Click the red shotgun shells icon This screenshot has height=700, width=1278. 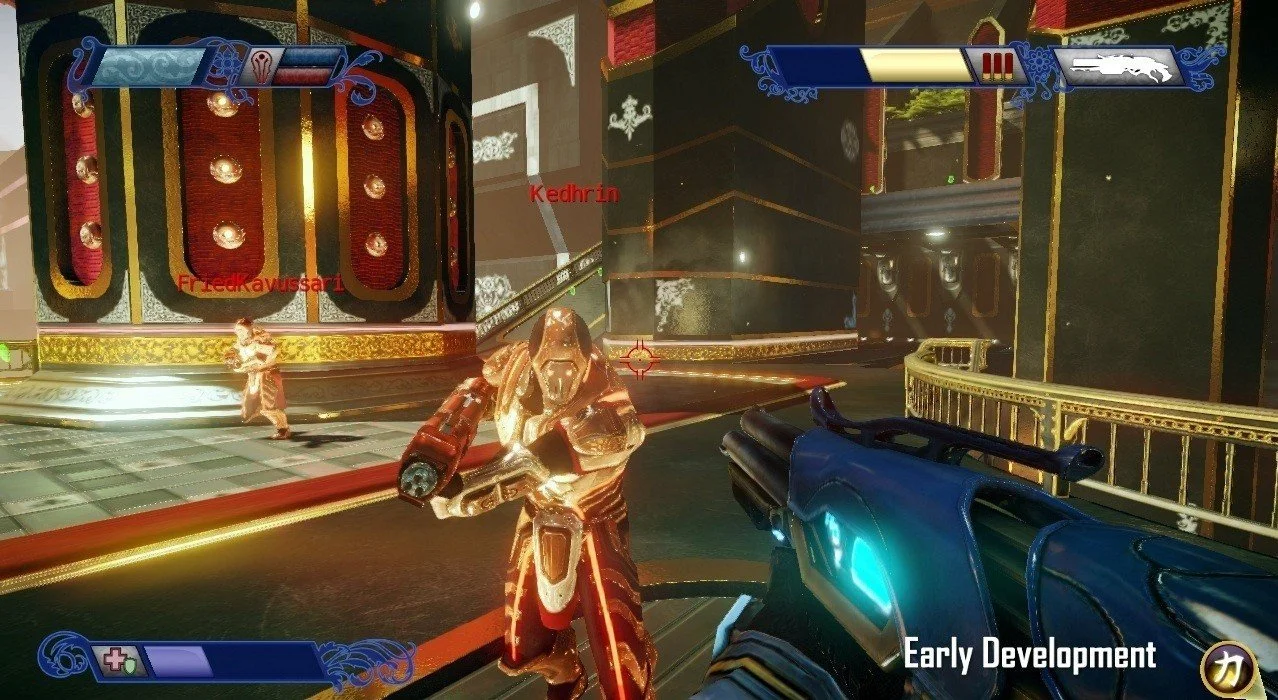[996, 66]
